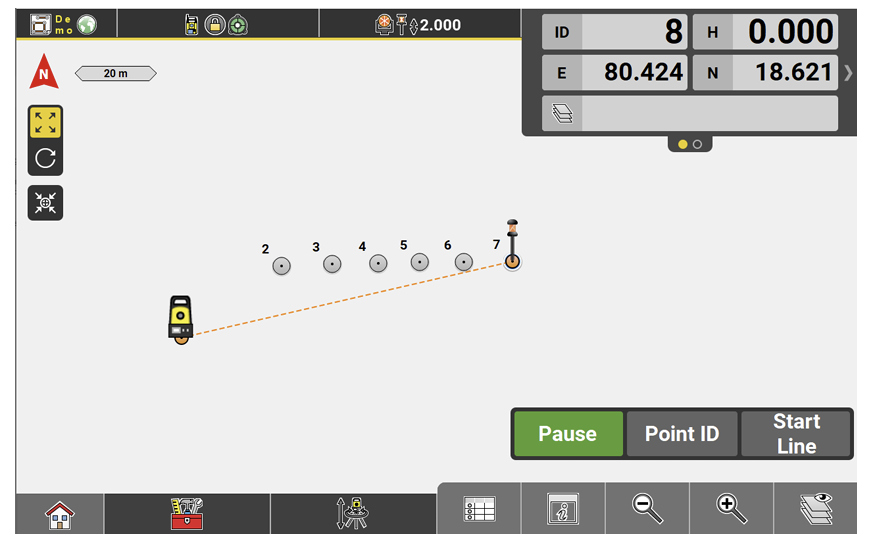This screenshot has width=872, height=545.
Task: Expand the info panel with the side arrow
Action: pyautogui.click(x=849, y=73)
